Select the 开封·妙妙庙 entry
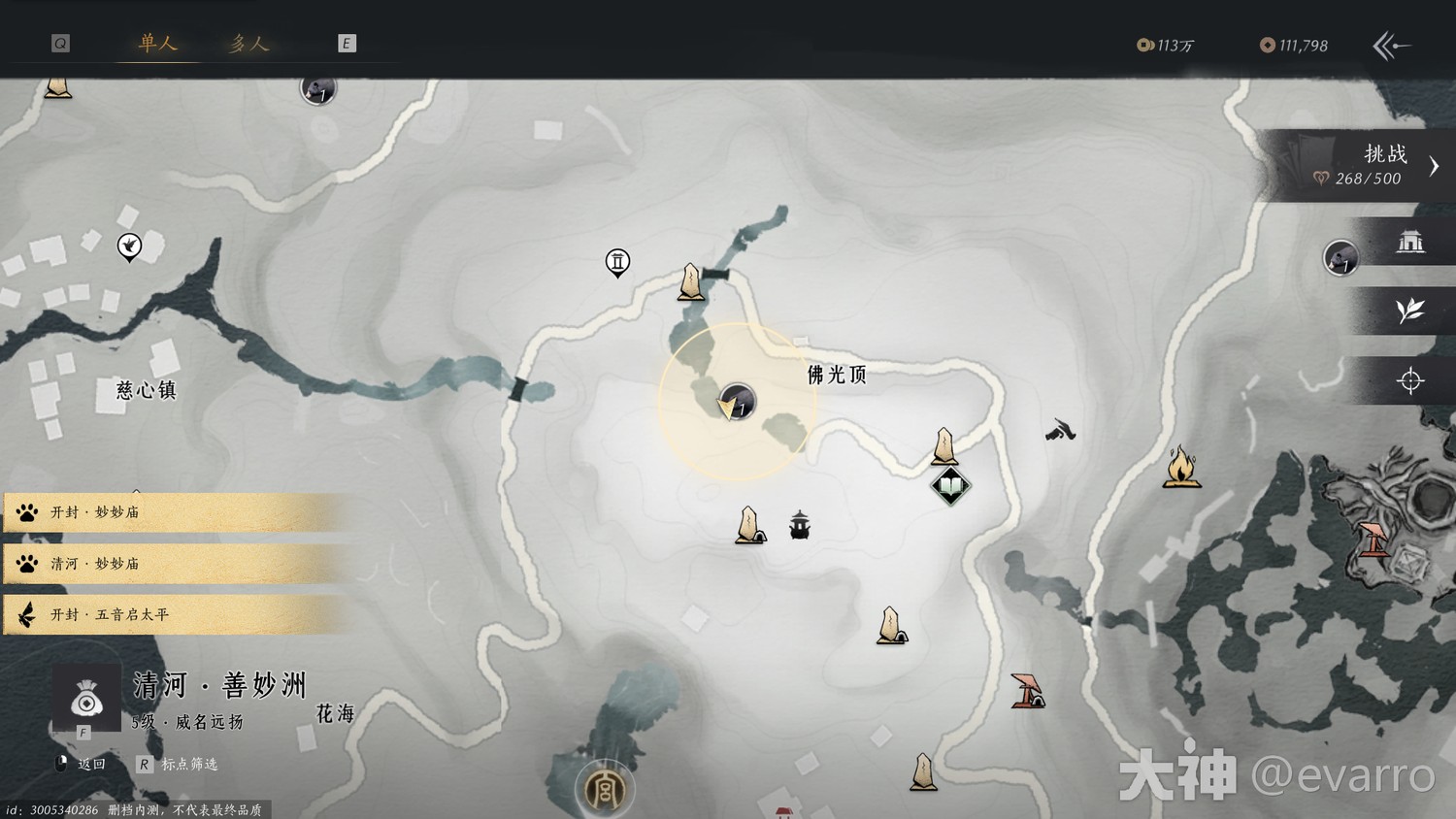The image size is (1456, 819). pyautogui.click(x=175, y=511)
